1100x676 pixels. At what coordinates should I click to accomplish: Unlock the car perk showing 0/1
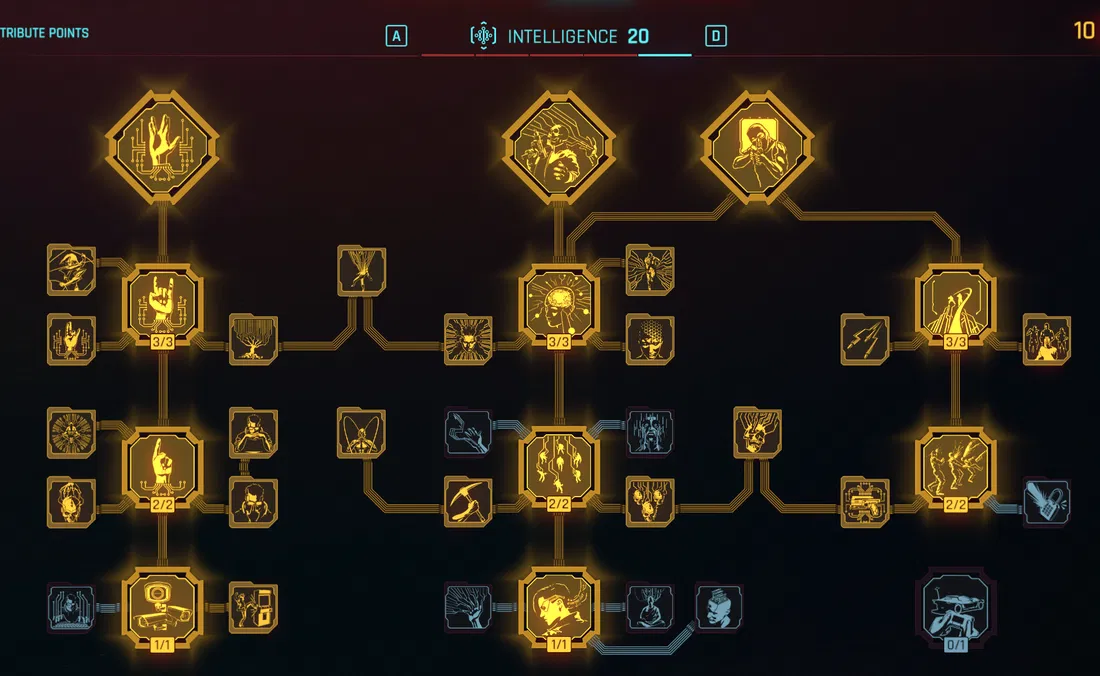[955, 606]
